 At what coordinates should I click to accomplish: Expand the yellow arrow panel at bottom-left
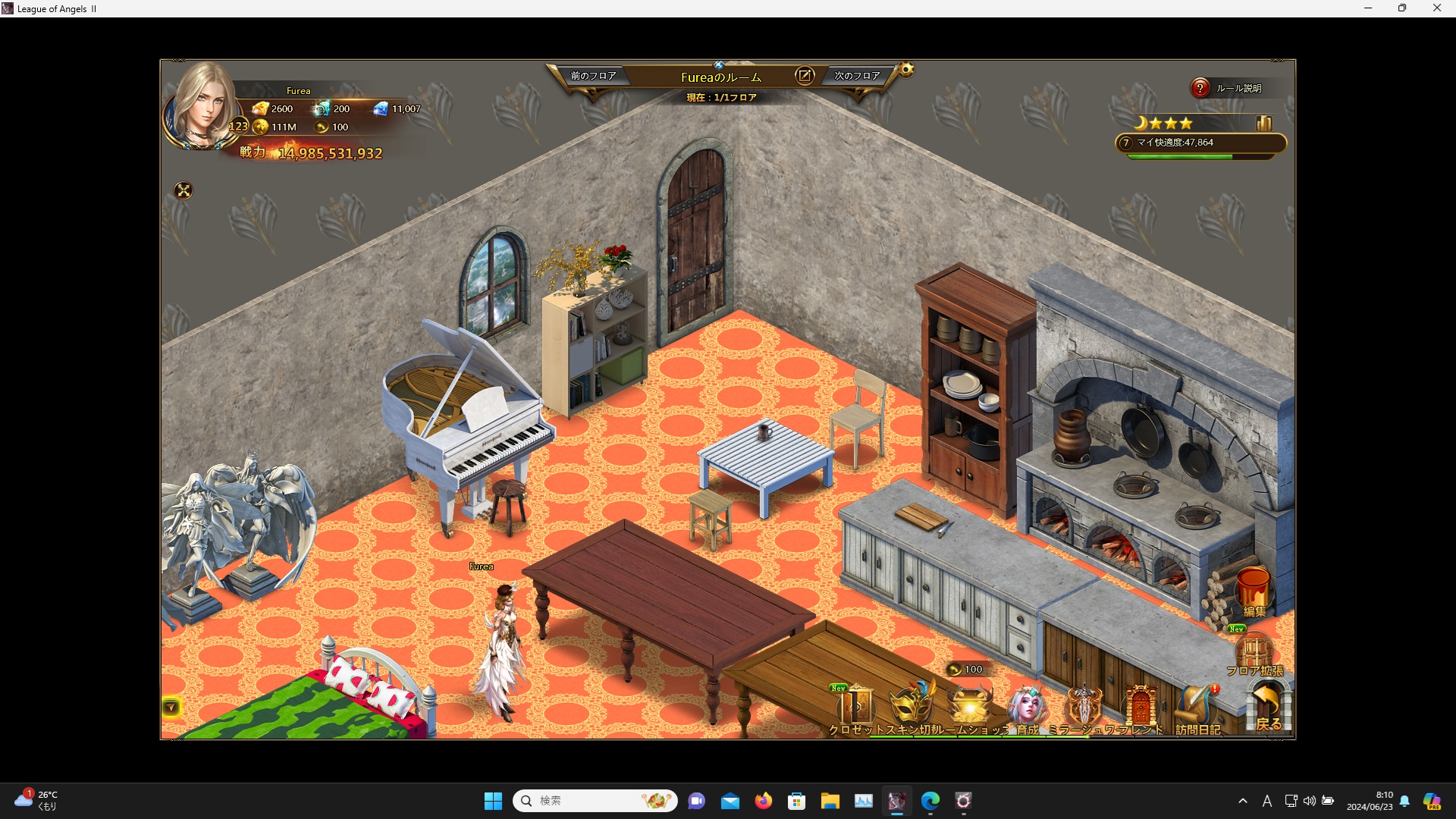pos(171,708)
